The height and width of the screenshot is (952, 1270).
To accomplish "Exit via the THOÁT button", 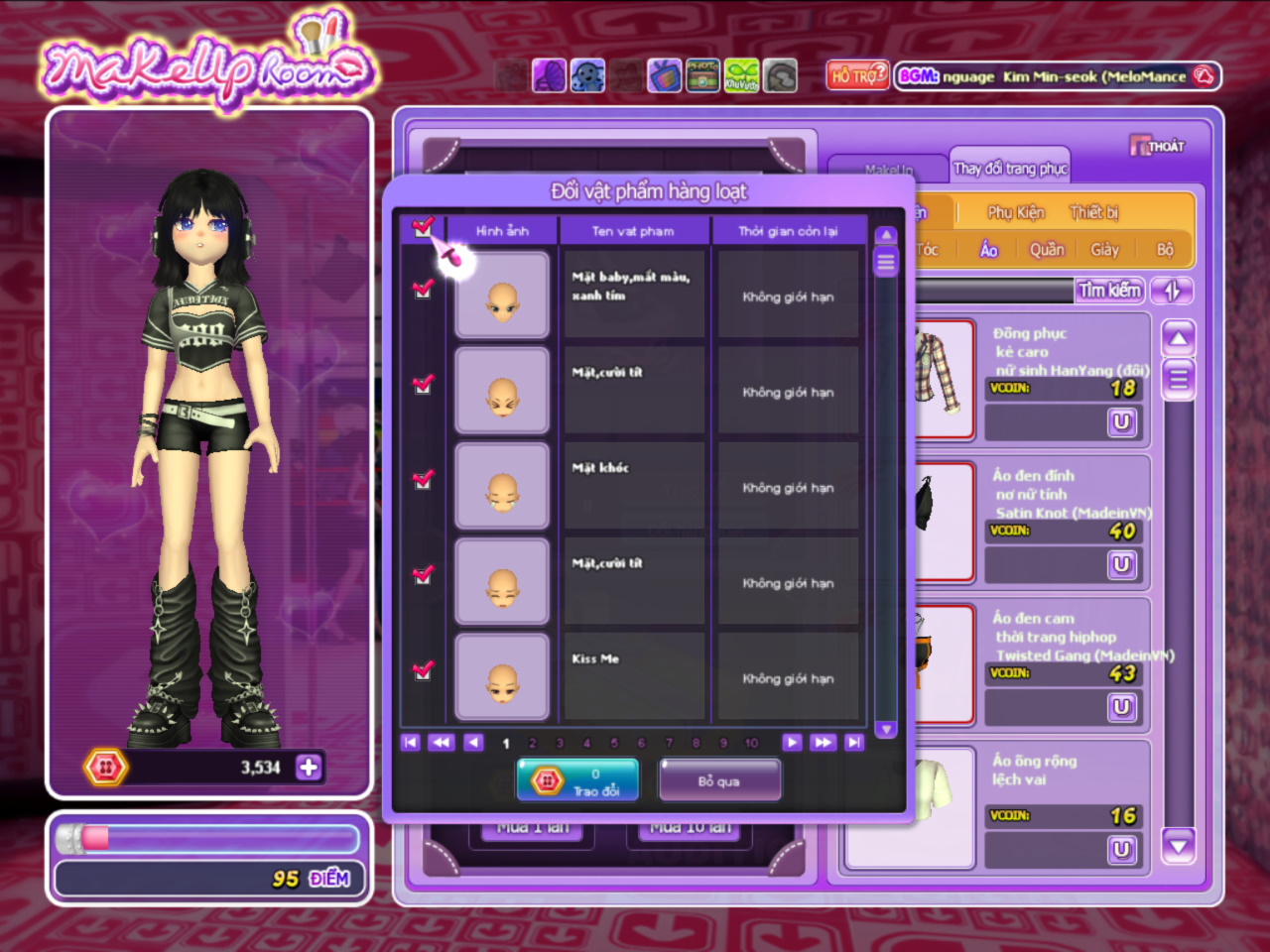I will coord(1158,147).
